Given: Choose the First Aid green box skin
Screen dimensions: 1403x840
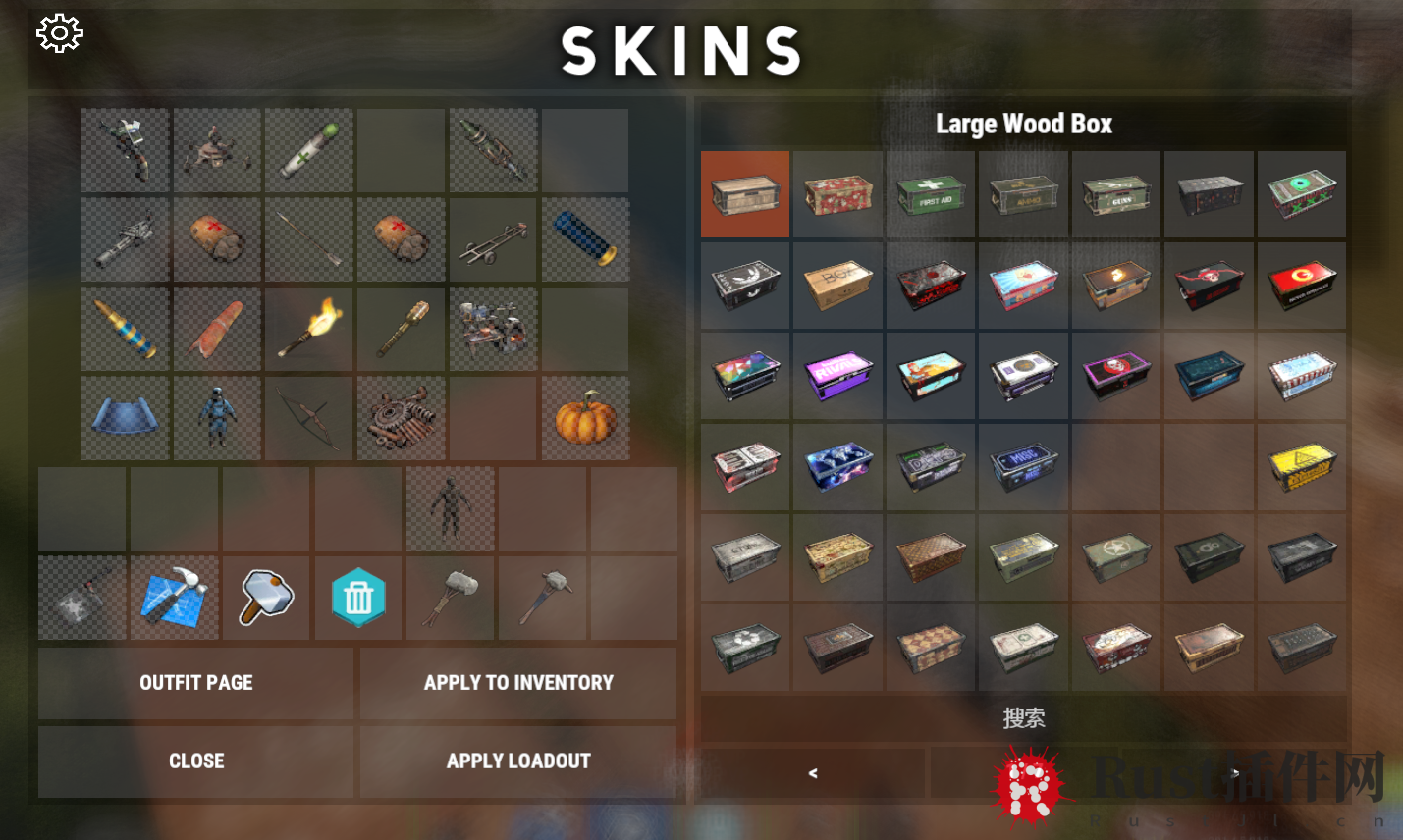Looking at the screenshot, I should 930,193.
